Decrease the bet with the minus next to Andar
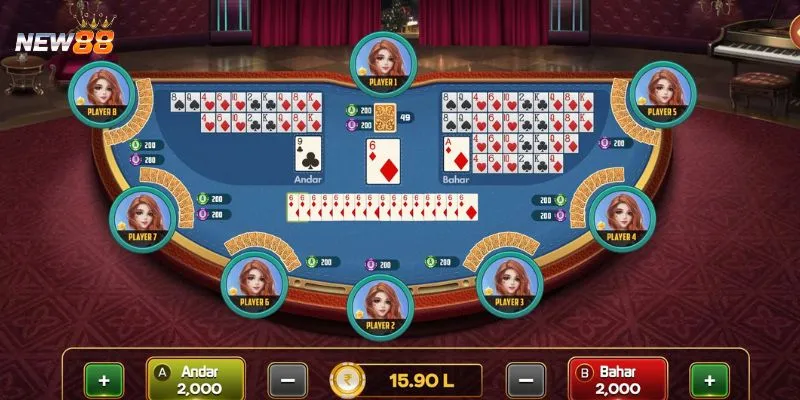Screen dimensions: 800x400 [287, 381]
